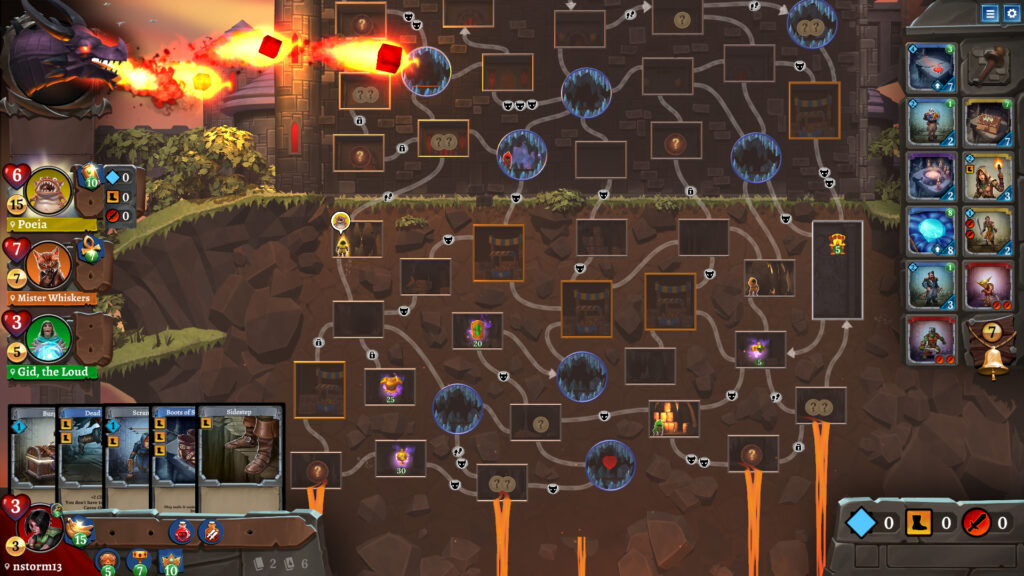Use the red heart potion

pos(181,530)
